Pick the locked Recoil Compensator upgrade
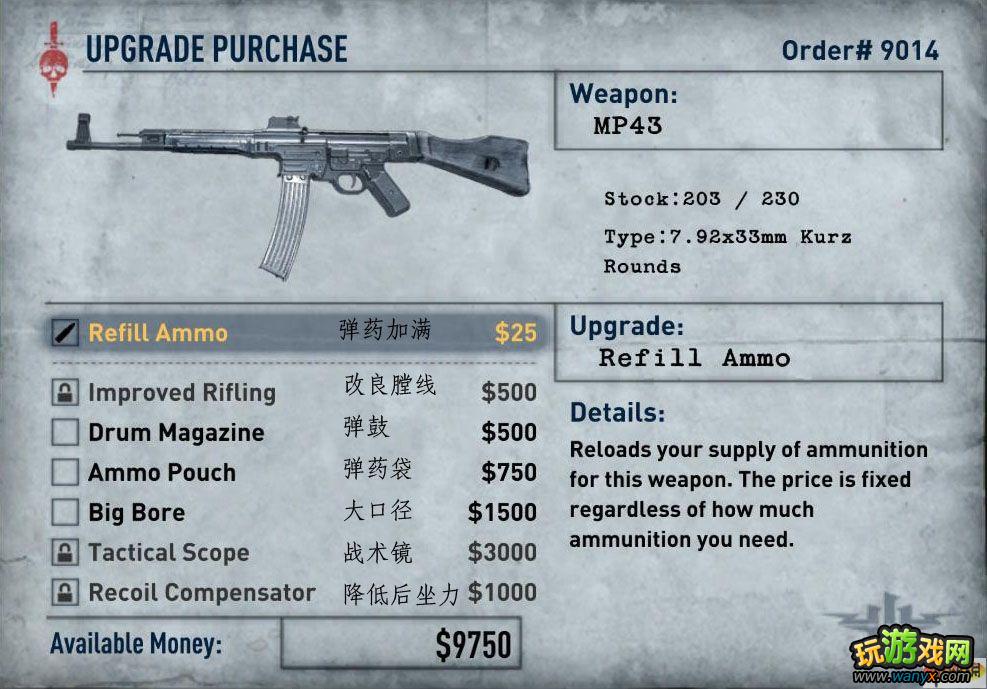This screenshot has height=689, width=987. click(201, 593)
